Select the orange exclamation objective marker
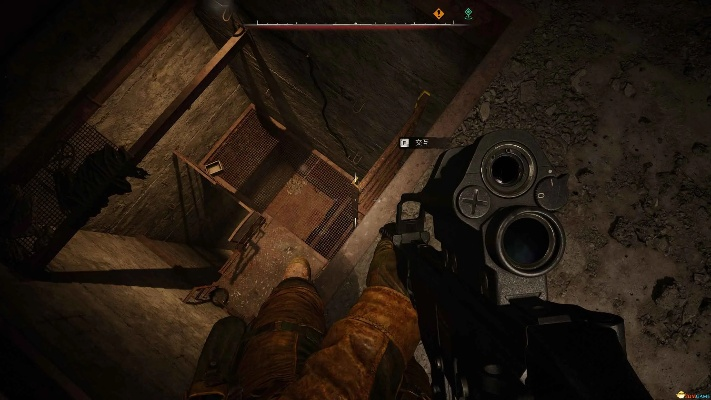 (438, 14)
